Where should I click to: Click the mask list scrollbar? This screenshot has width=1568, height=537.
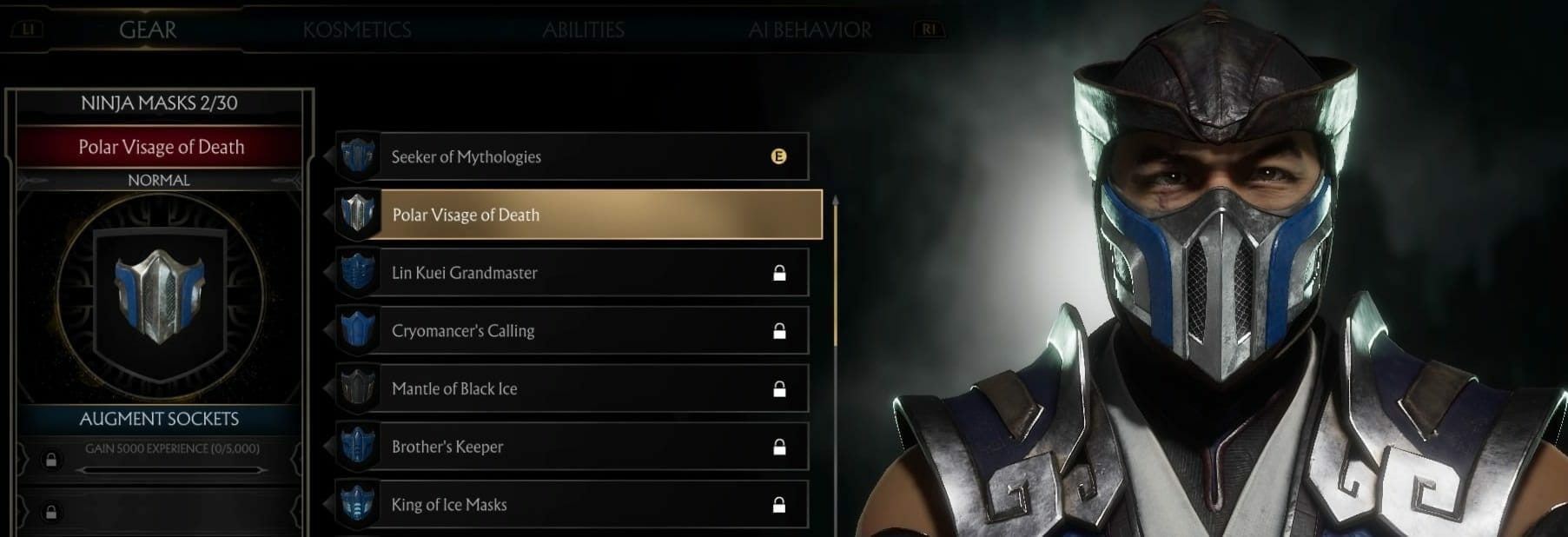(x=836, y=271)
